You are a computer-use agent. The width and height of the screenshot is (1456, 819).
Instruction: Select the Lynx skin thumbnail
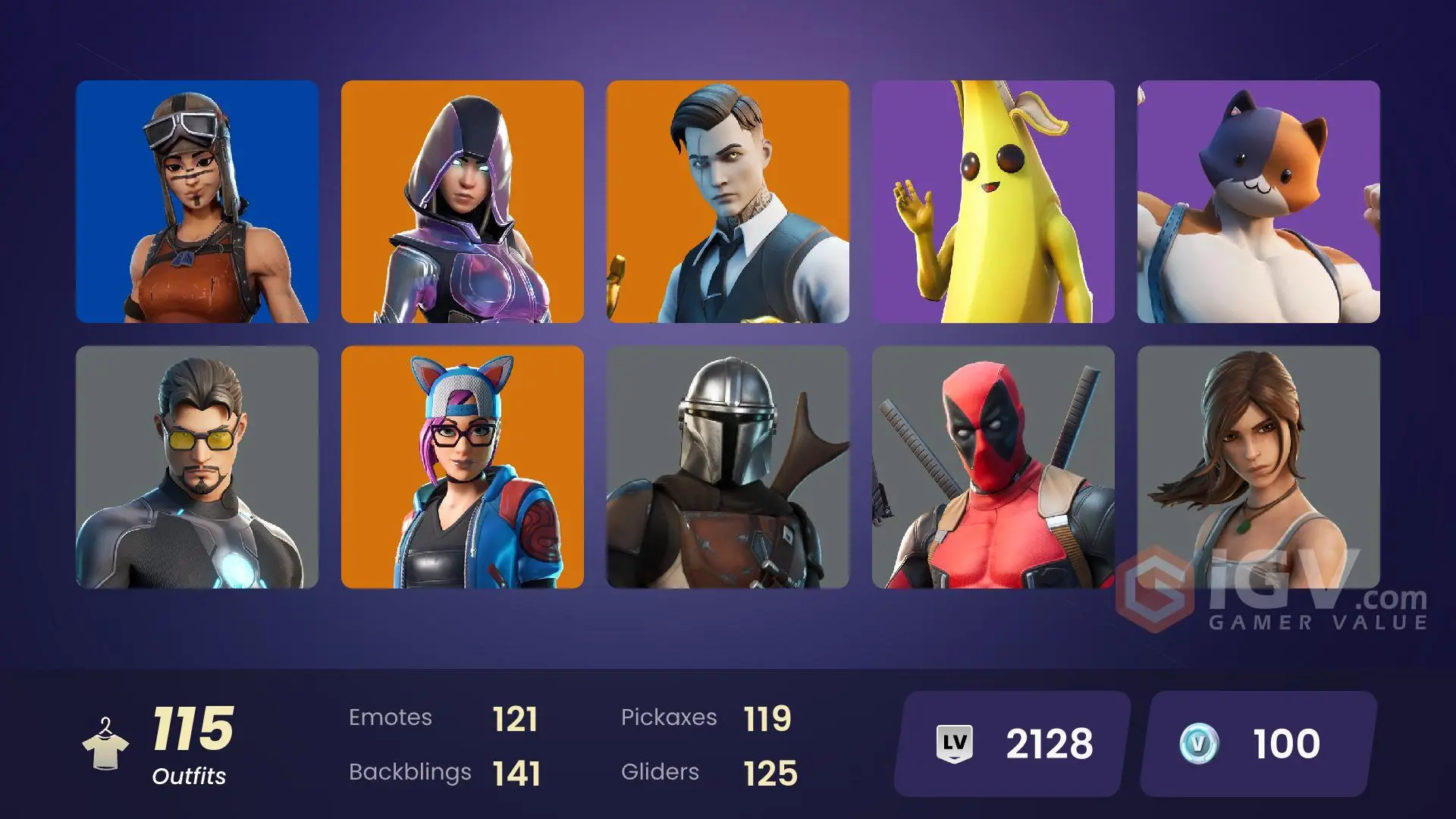[x=463, y=466]
